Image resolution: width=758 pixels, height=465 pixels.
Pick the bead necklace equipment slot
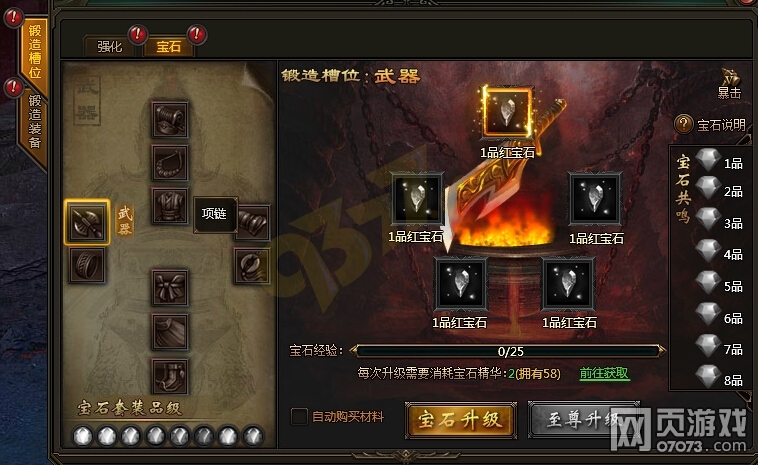[170, 162]
